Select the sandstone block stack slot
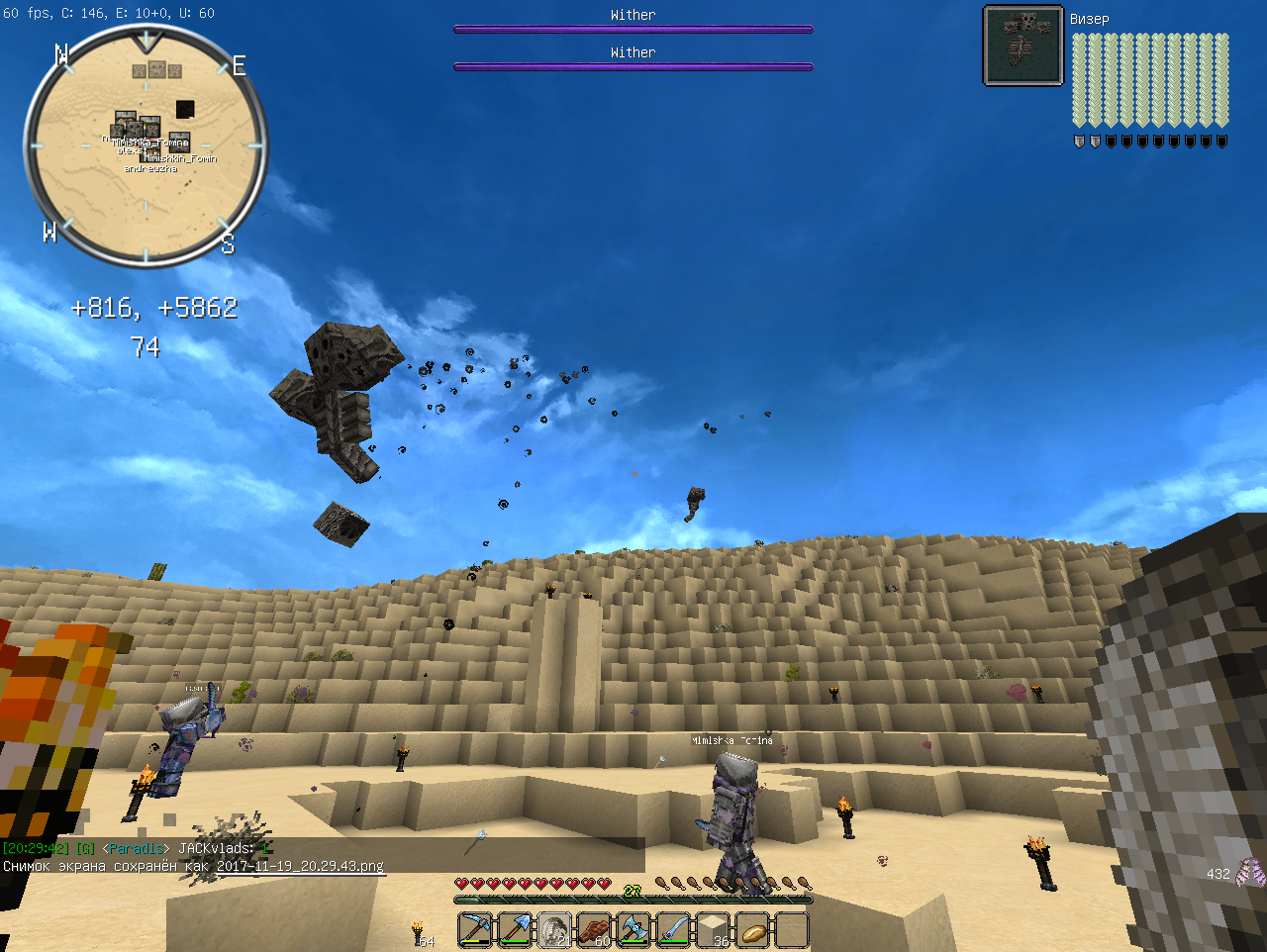Screen dimensions: 1267x952 pos(713,930)
